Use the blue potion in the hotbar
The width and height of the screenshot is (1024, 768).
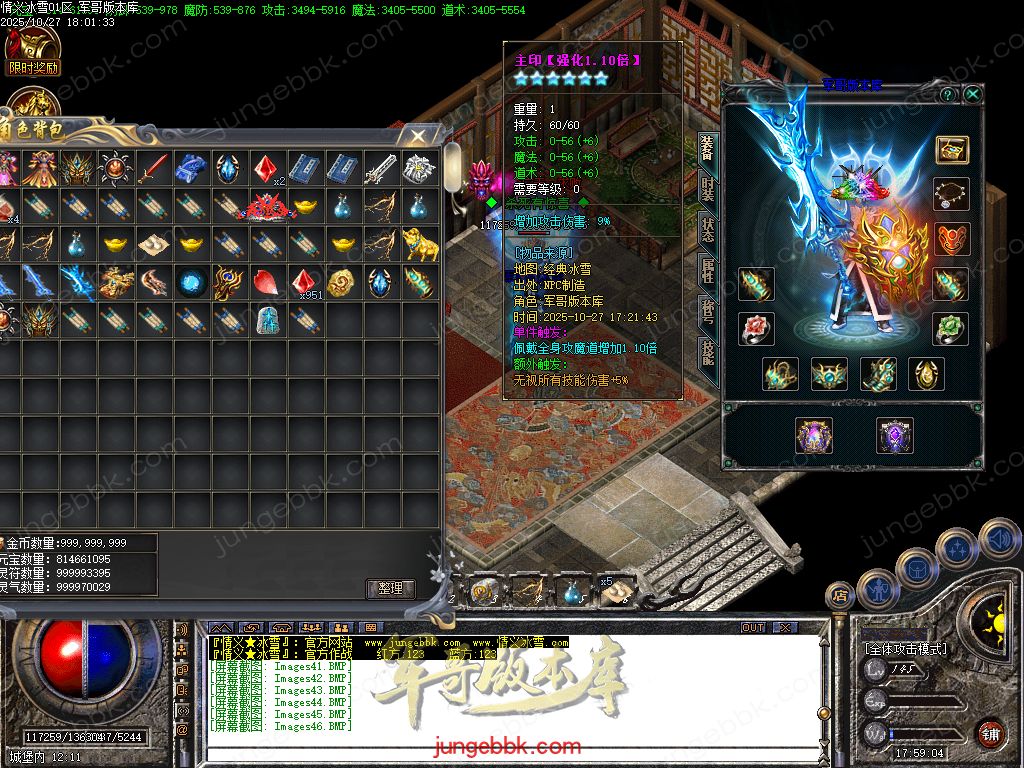tap(572, 592)
